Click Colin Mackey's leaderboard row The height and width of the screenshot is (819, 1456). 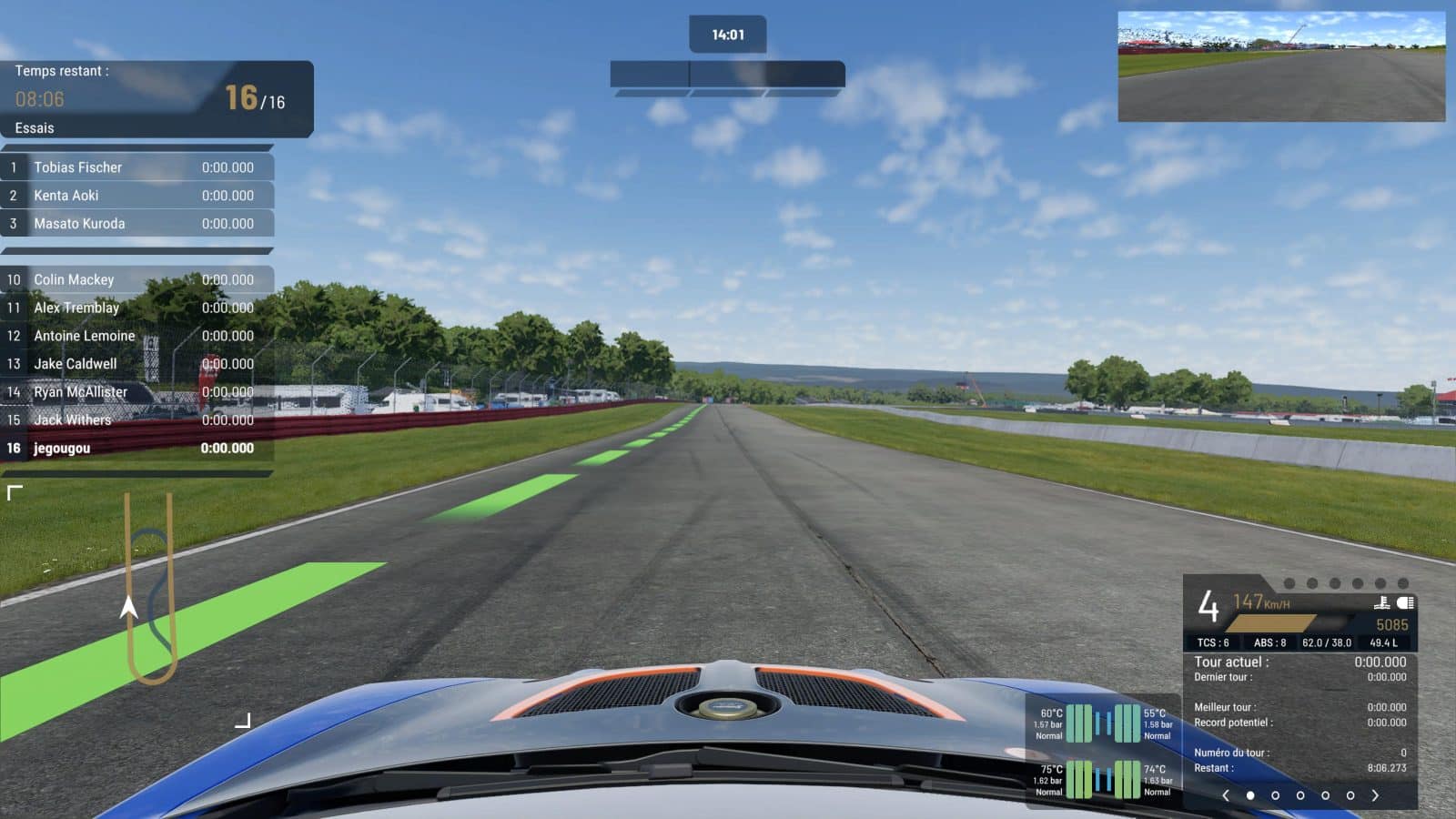pos(136,280)
